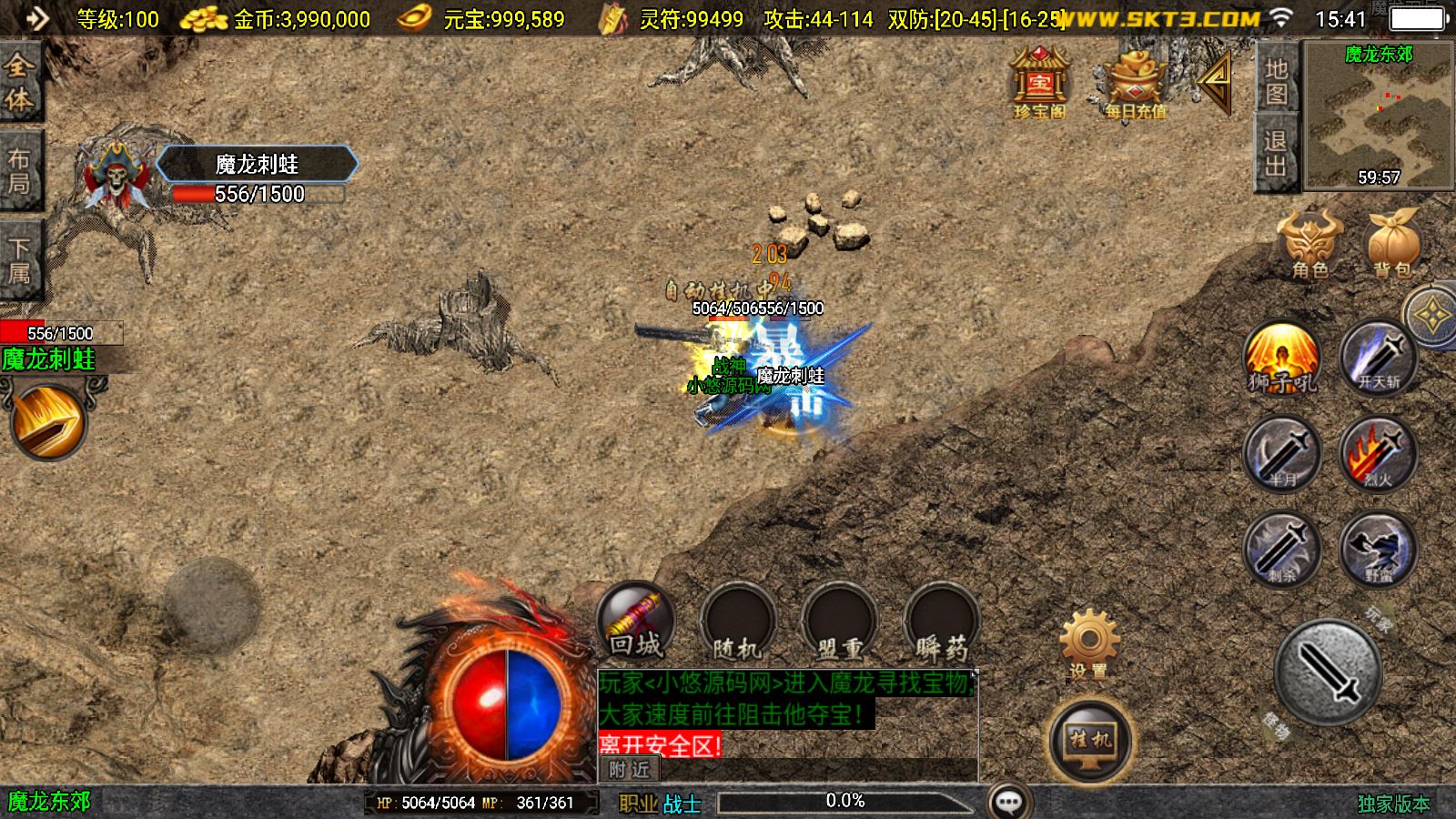Screen dimensions: 1456x819
Task: Switch to the 全体 tab
Action: tap(19, 82)
